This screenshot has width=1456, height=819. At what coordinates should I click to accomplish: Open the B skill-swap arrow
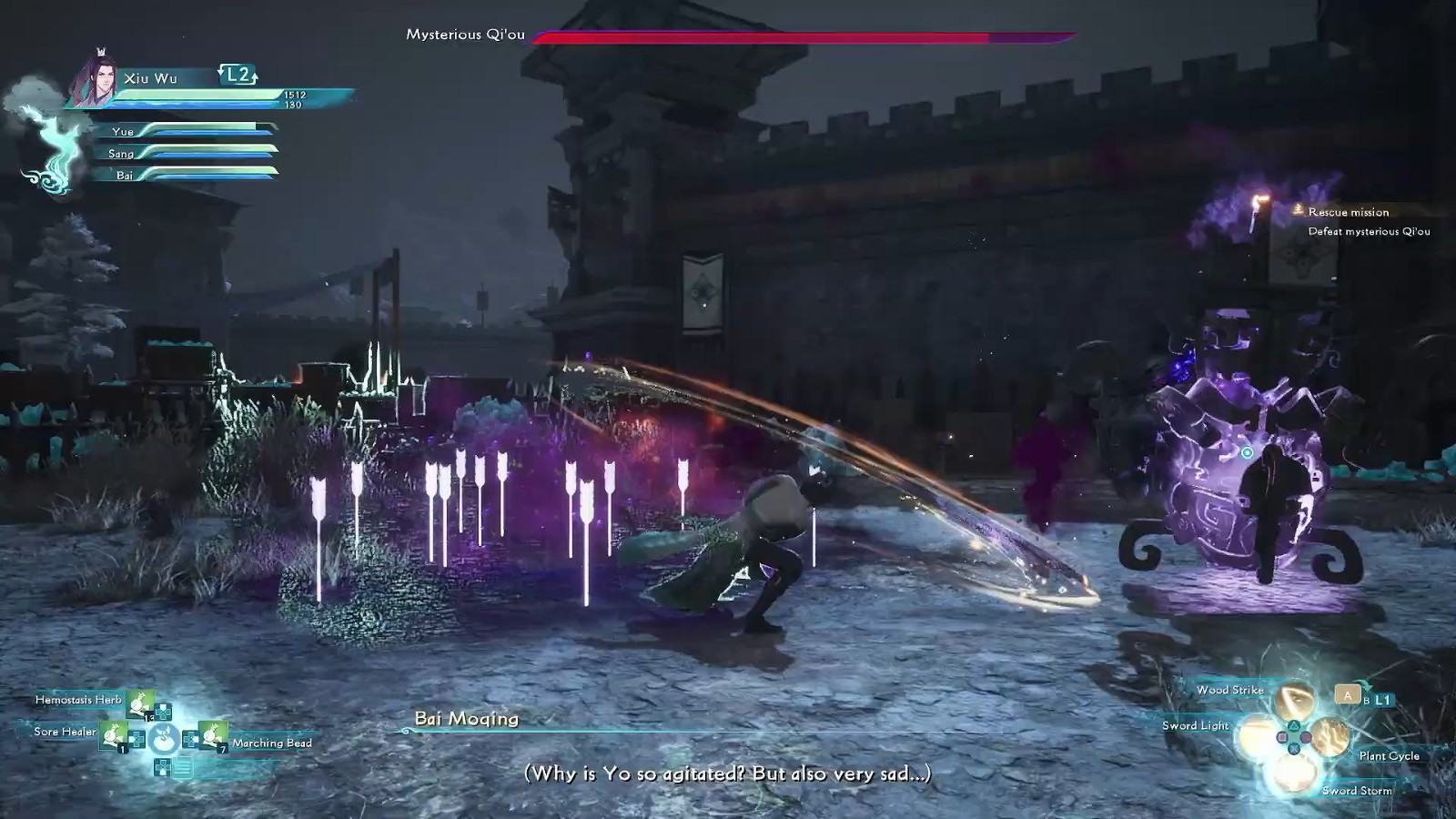tap(1367, 701)
